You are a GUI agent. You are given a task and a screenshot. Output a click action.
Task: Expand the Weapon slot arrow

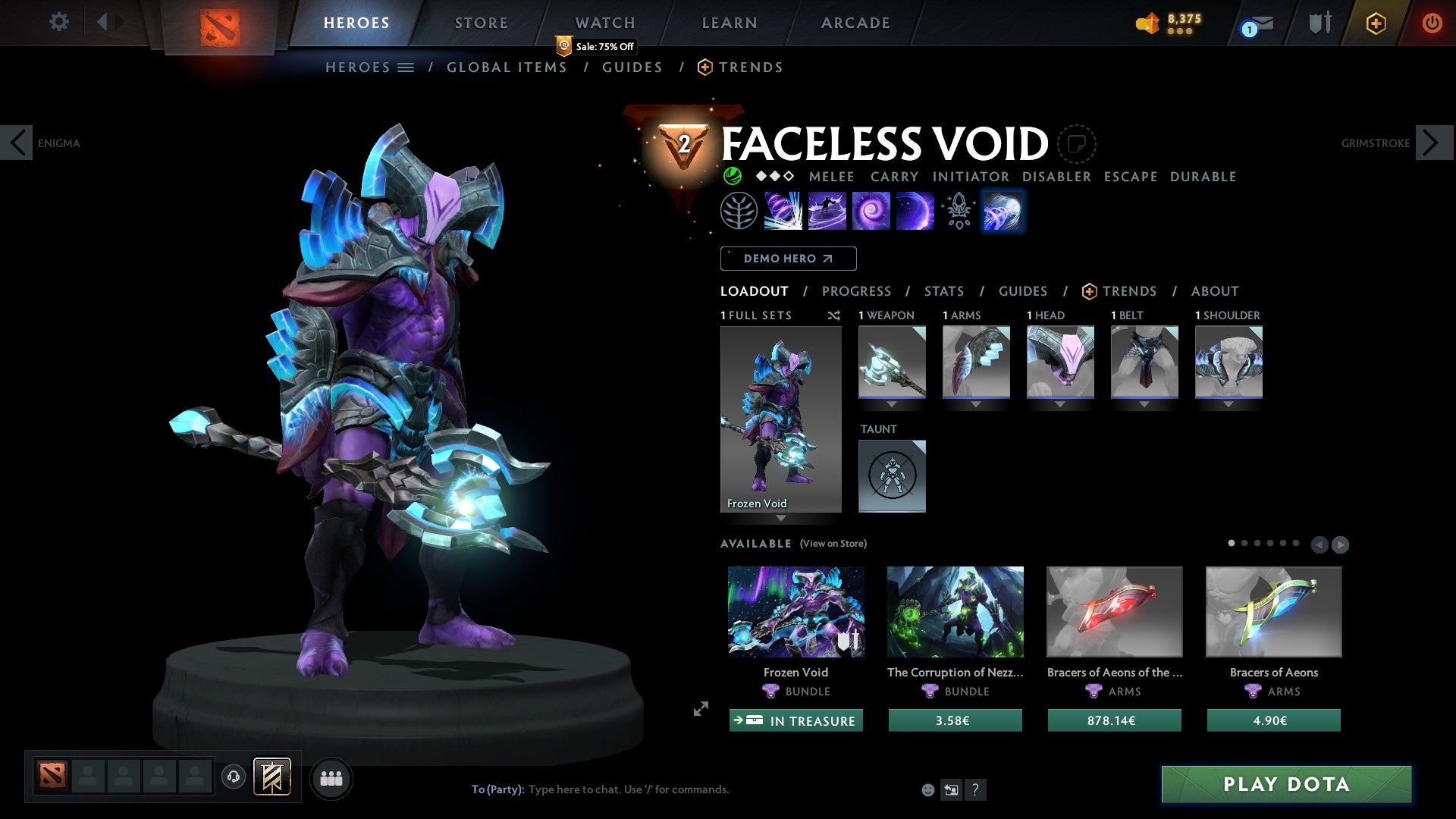[x=893, y=404]
